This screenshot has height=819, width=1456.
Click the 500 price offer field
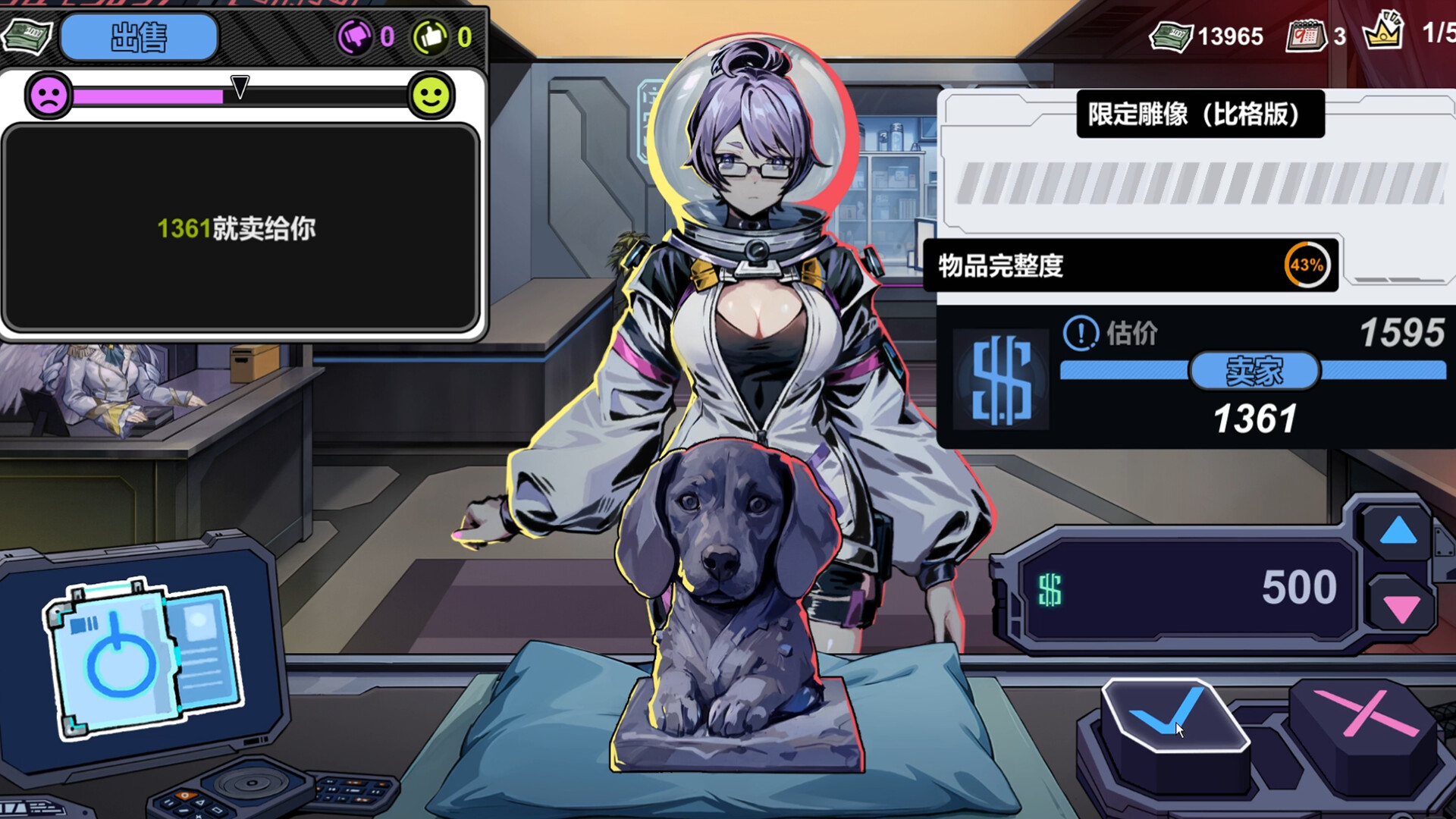[1187, 588]
